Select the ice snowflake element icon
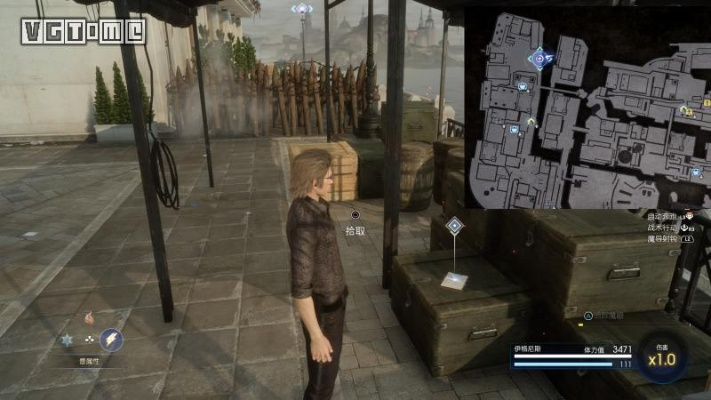 point(67,341)
